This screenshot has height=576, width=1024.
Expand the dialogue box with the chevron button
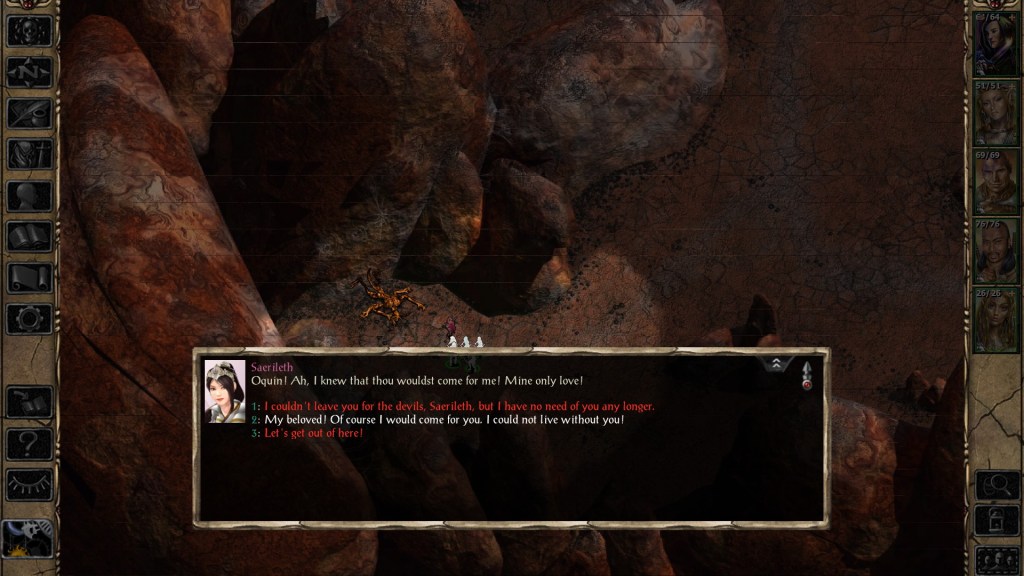pyautogui.click(x=776, y=366)
